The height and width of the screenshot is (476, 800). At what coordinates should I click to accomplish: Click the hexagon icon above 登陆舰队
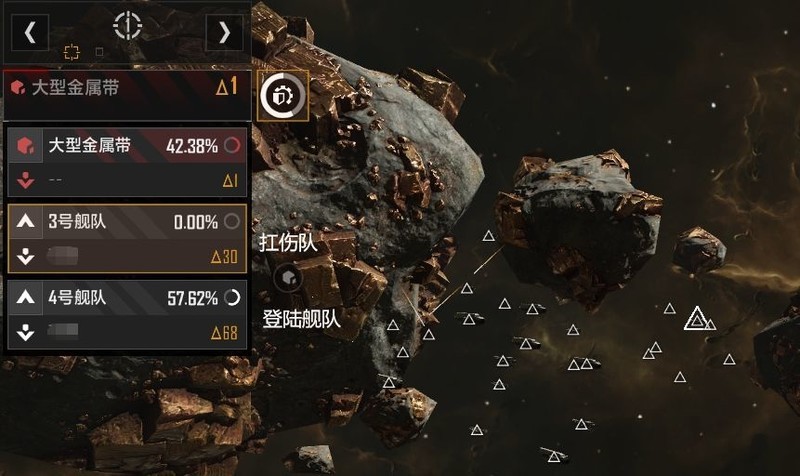pos(289,277)
